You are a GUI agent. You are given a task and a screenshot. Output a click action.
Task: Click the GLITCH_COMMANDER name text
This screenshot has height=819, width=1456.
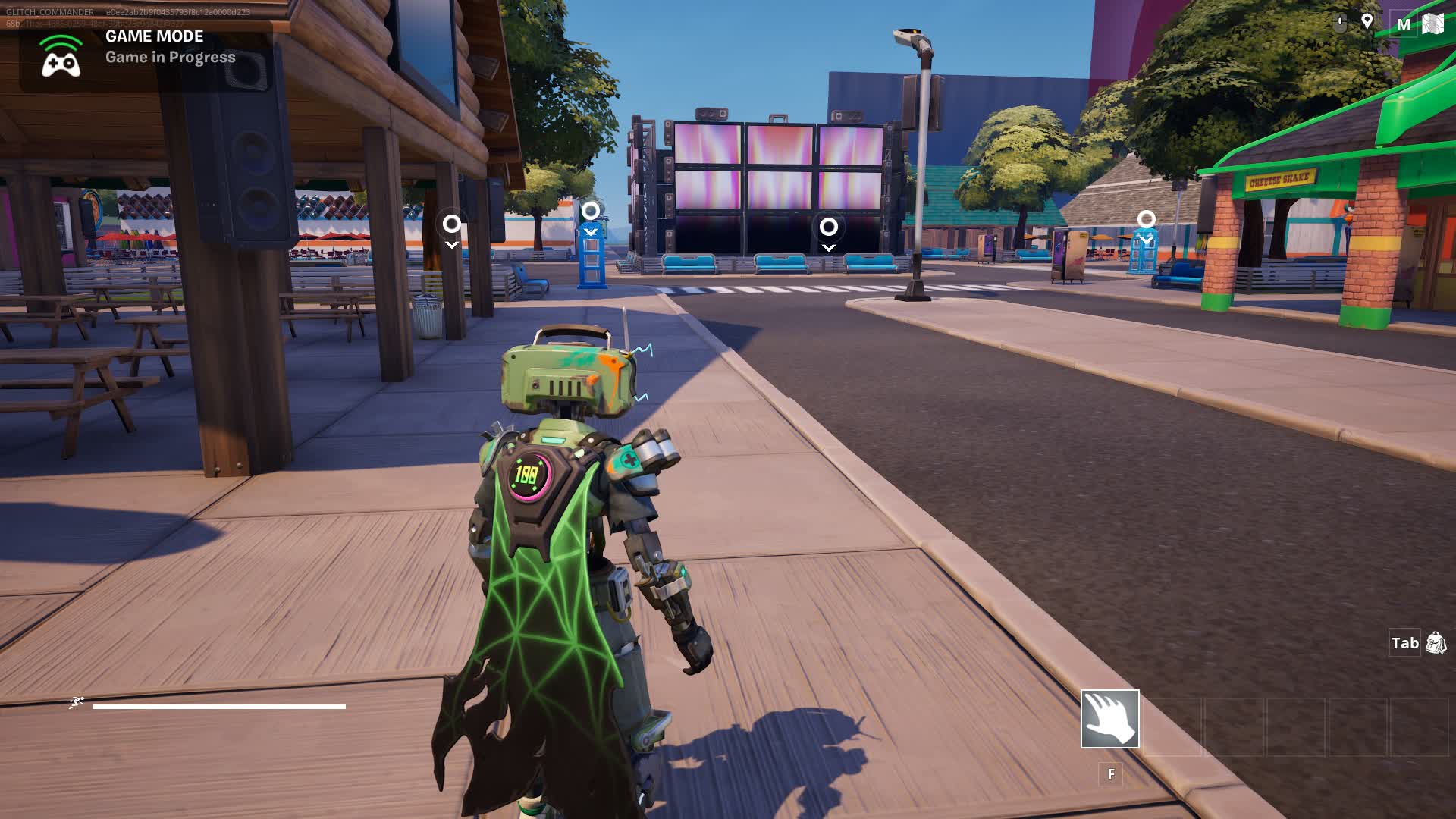pos(49,12)
